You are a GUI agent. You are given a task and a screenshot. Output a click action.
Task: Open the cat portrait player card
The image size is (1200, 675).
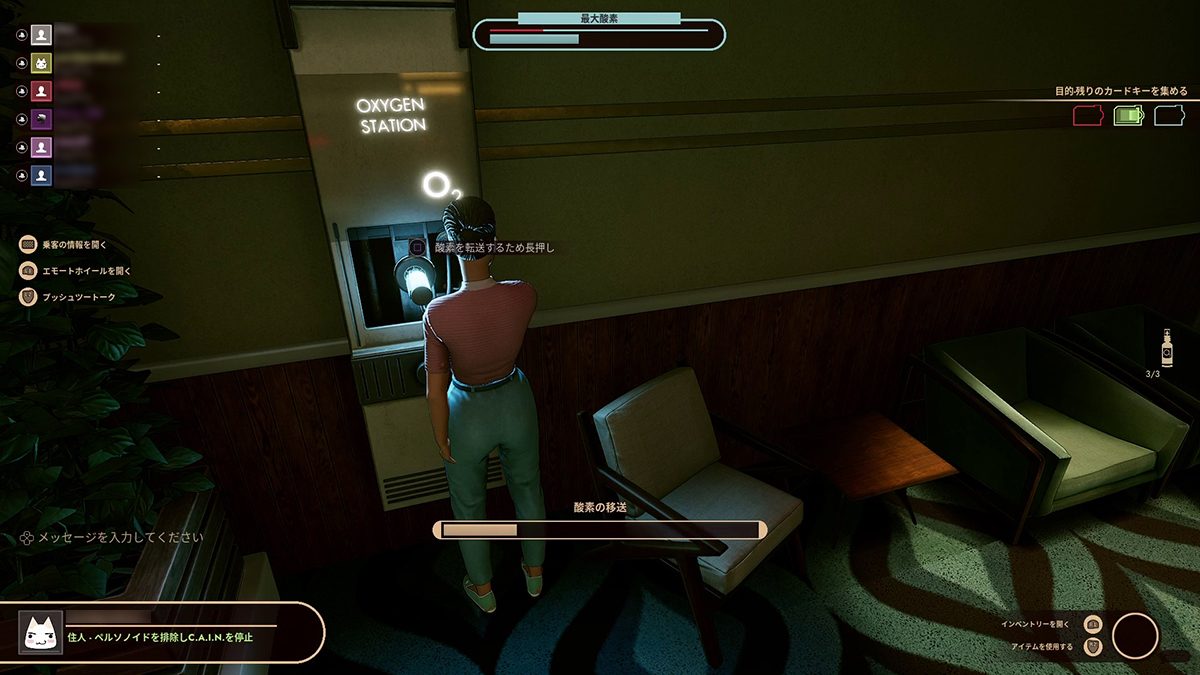tap(41, 632)
